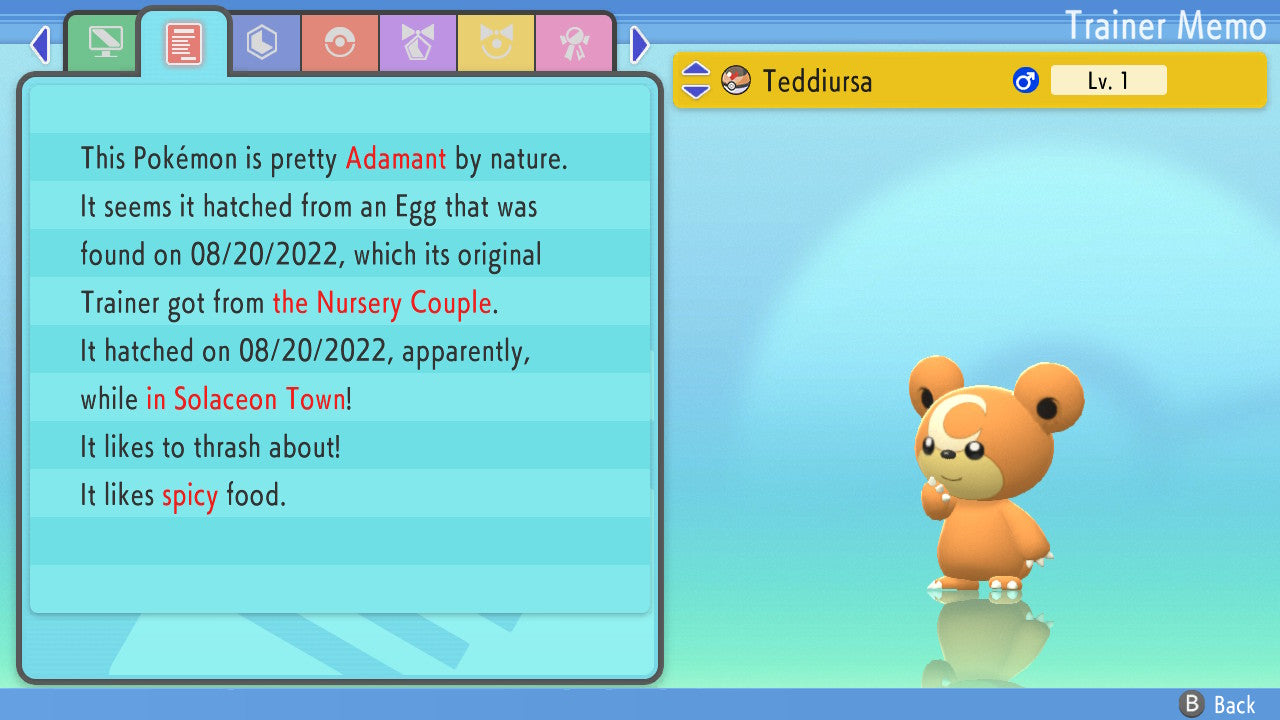Image resolution: width=1280 pixels, height=720 pixels.
Task: Open the blue hexagon stats tab
Action: coord(263,43)
